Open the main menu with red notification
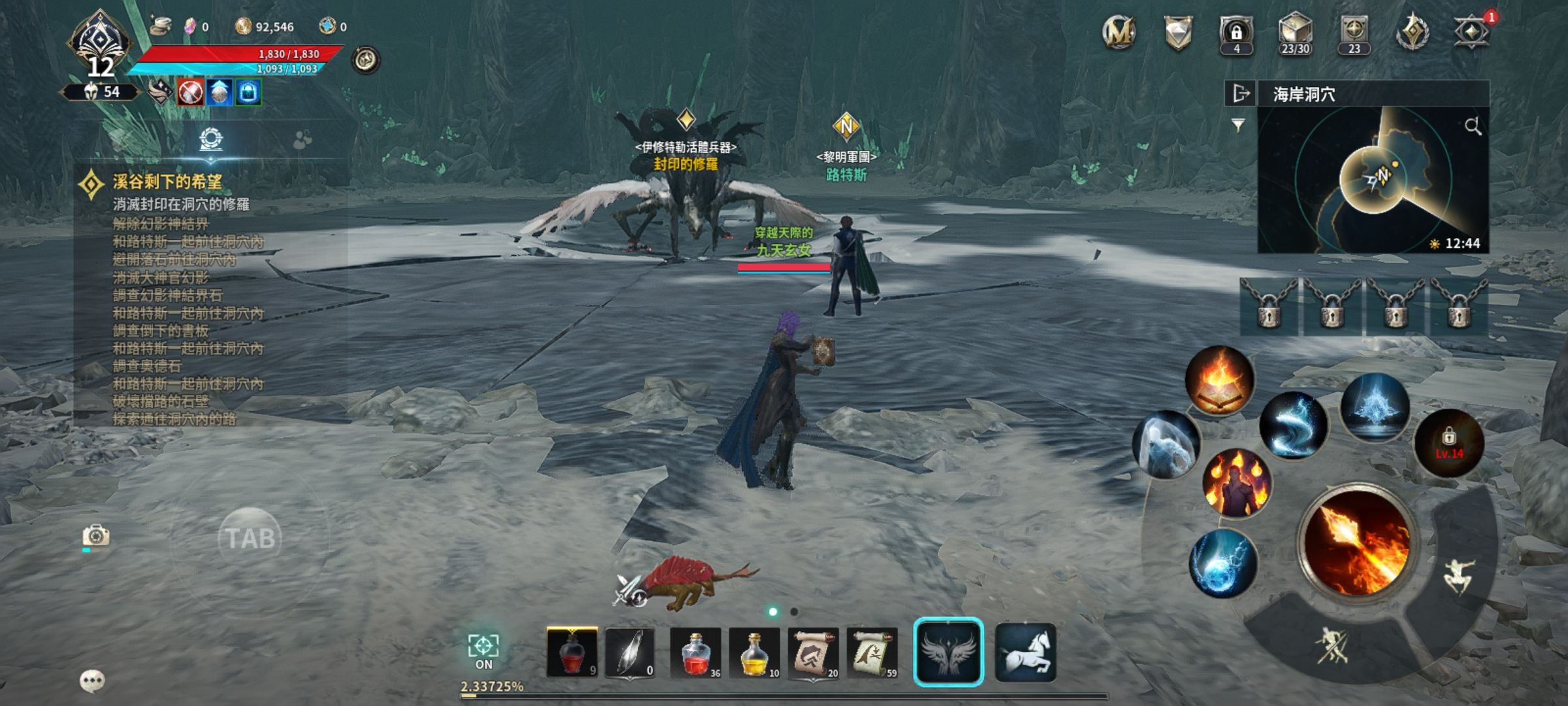Image resolution: width=1568 pixels, height=706 pixels. [x=1471, y=33]
